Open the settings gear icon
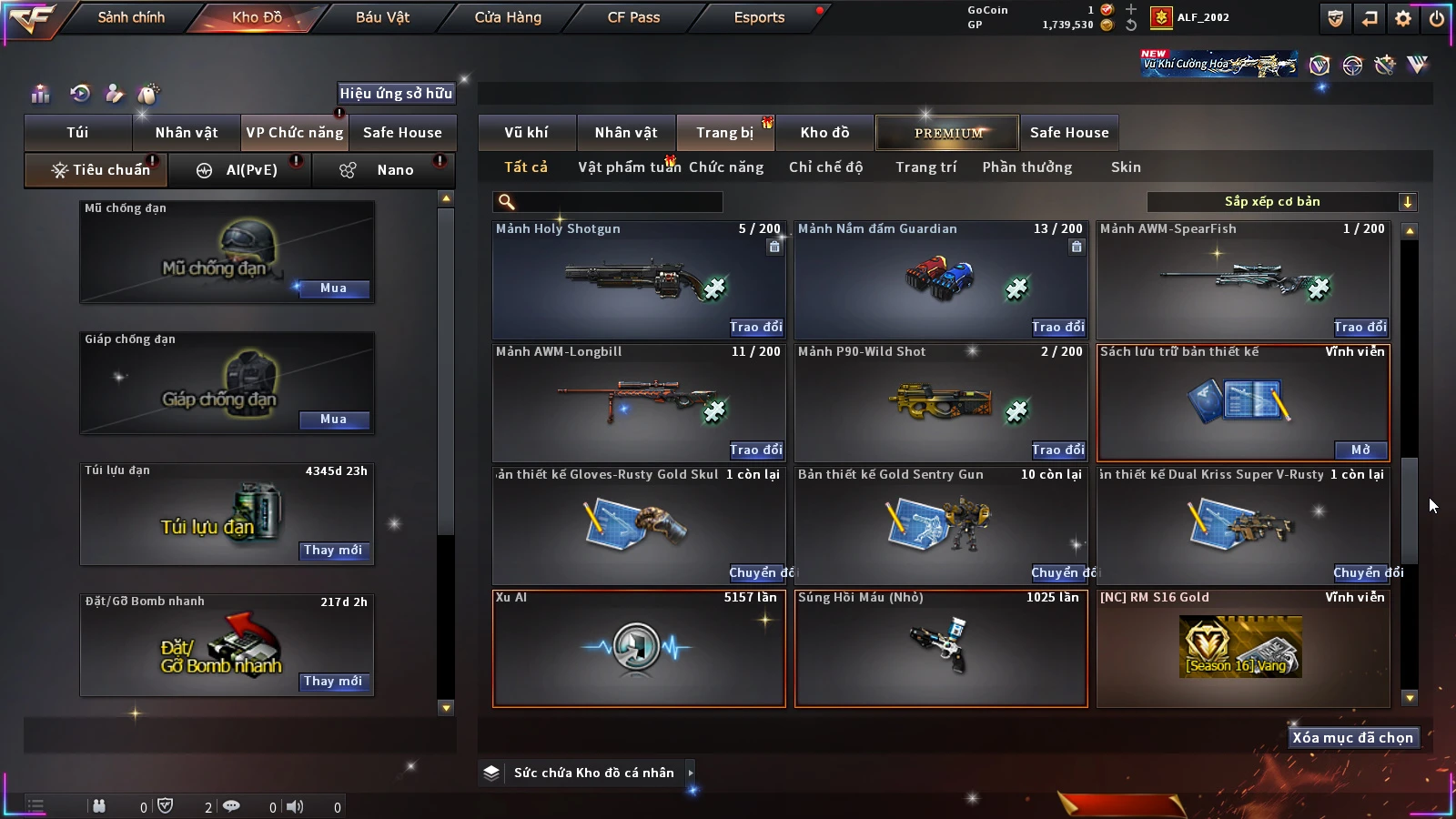The height and width of the screenshot is (819, 1456). (x=1403, y=18)
